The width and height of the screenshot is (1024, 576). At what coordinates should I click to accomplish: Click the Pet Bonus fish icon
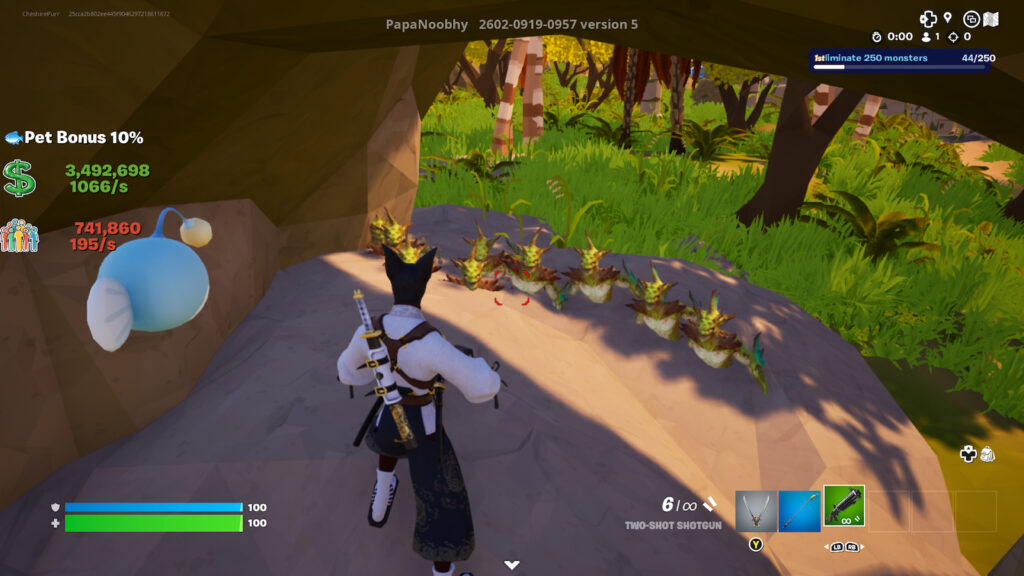(13, 137)
